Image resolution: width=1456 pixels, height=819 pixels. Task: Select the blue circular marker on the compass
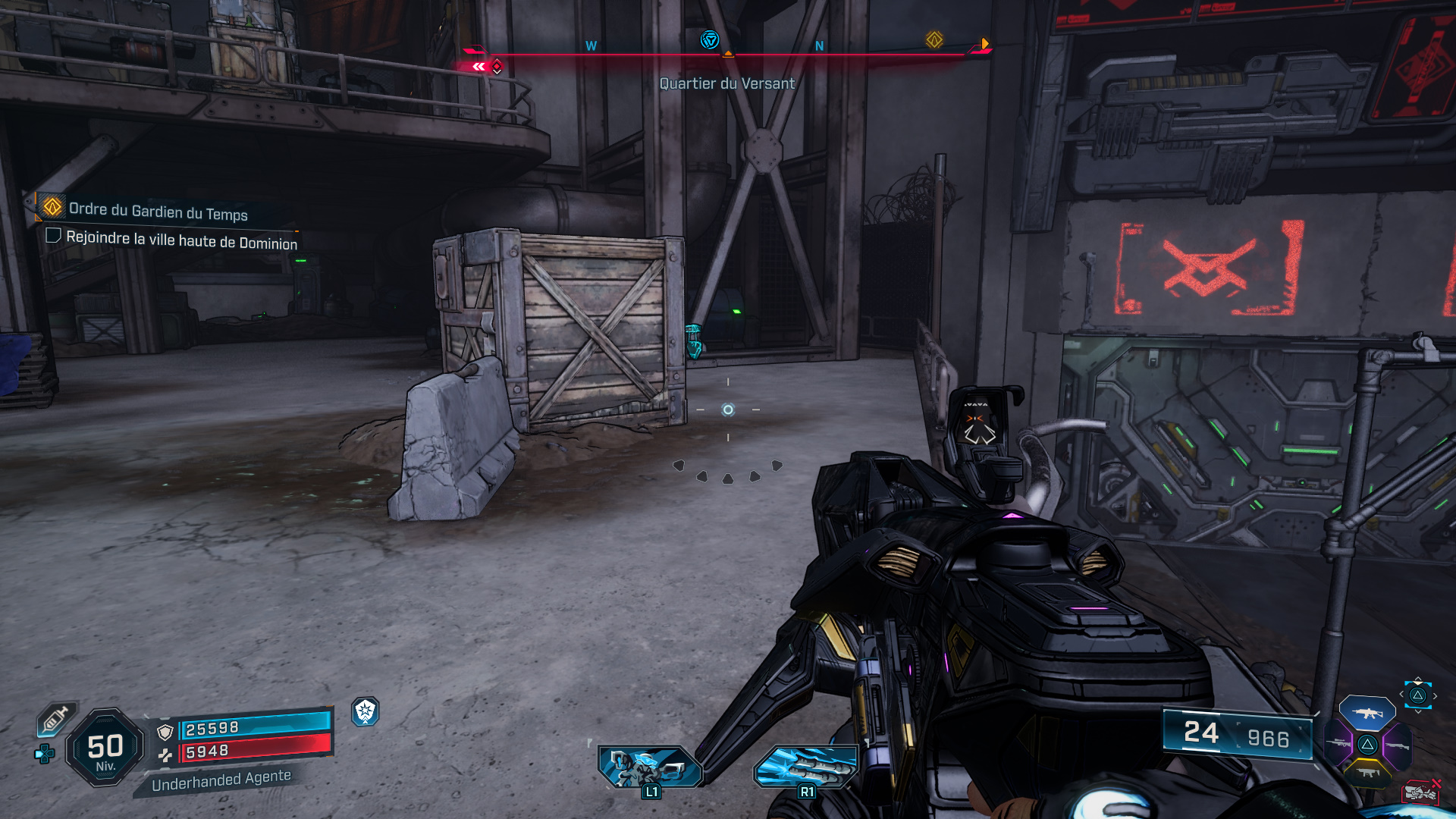point(709,40)
